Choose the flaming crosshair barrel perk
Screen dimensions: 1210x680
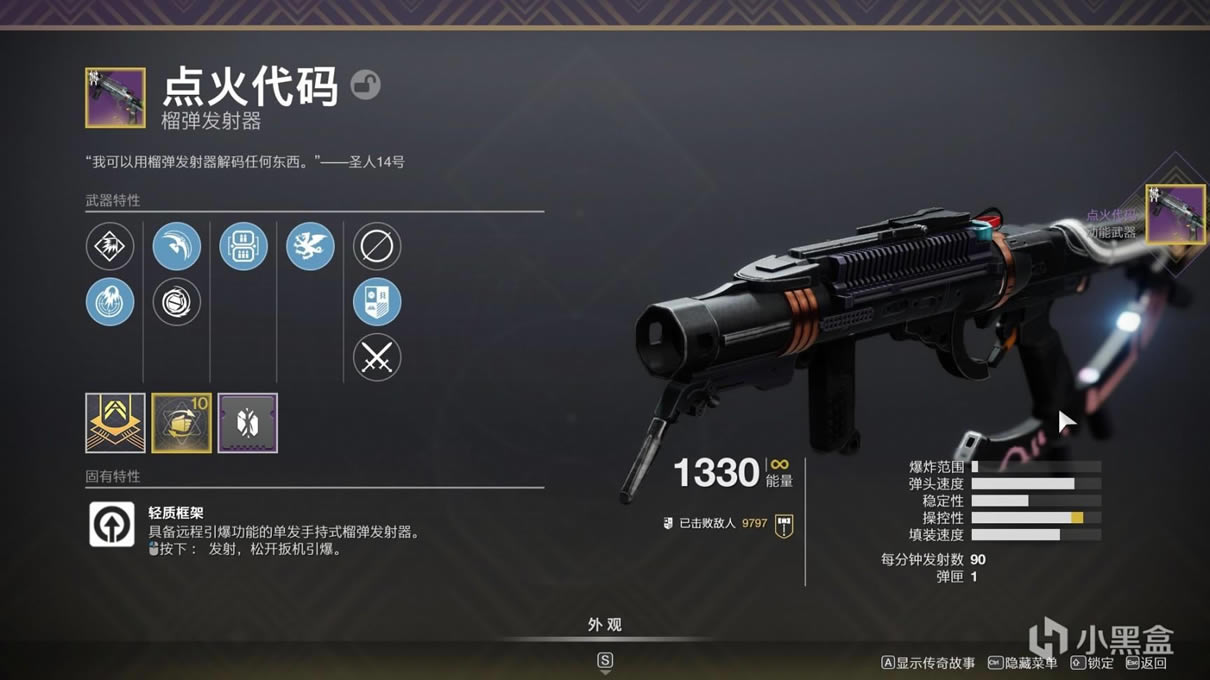tap(110, 302)
